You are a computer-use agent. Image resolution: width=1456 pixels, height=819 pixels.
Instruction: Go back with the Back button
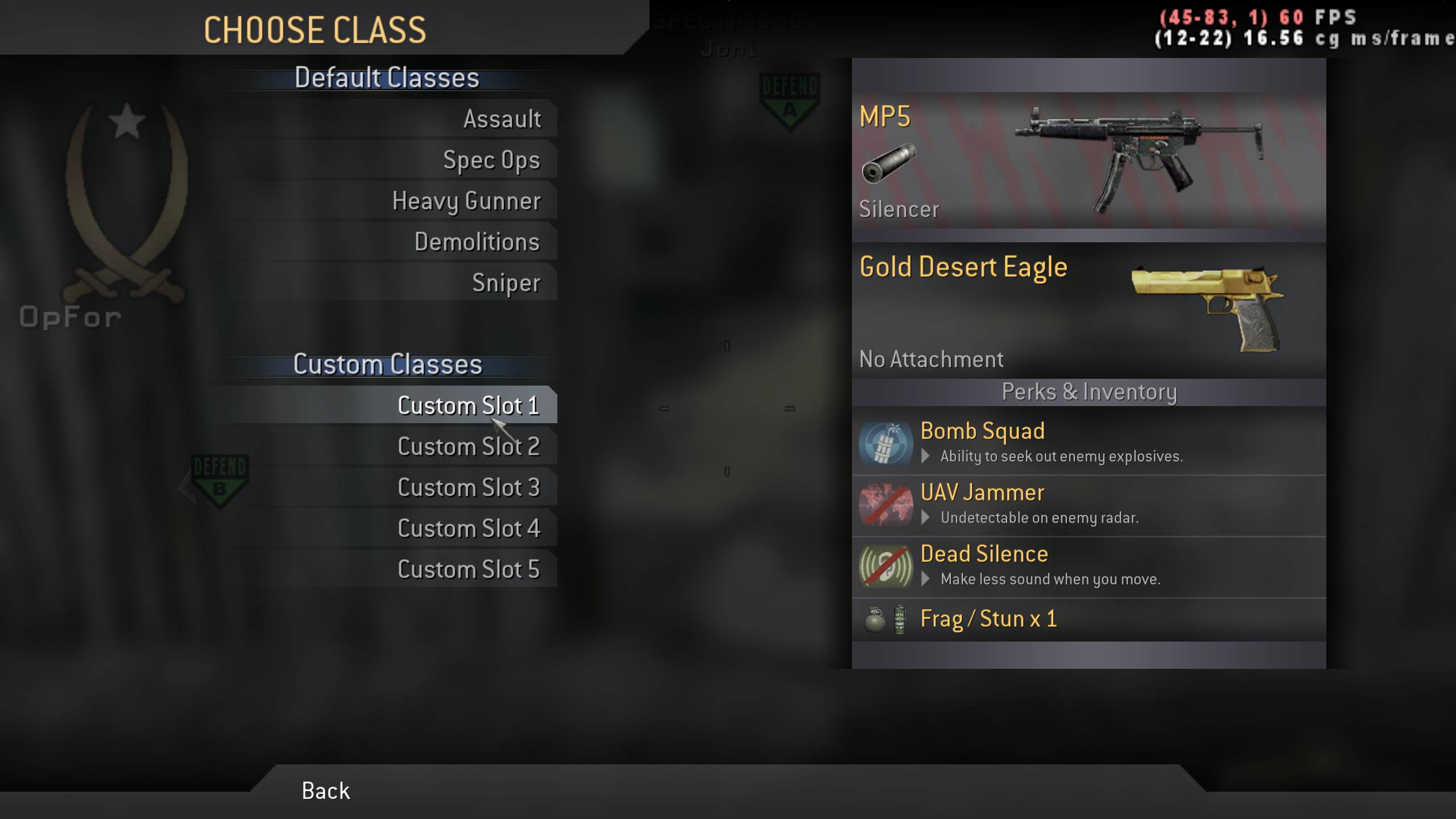point(325,791)
